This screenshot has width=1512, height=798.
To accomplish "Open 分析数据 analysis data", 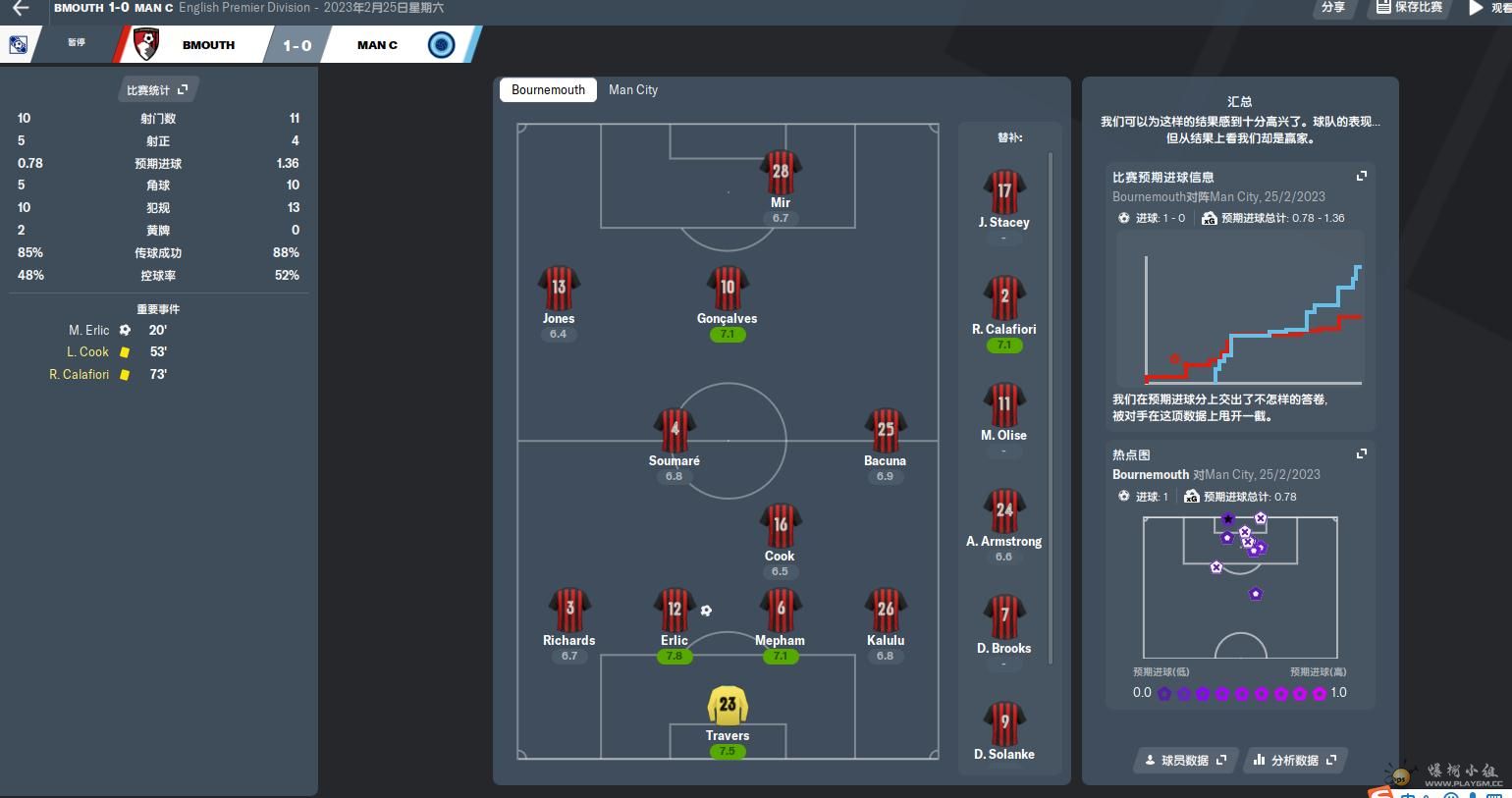I will coord(1295,760).
